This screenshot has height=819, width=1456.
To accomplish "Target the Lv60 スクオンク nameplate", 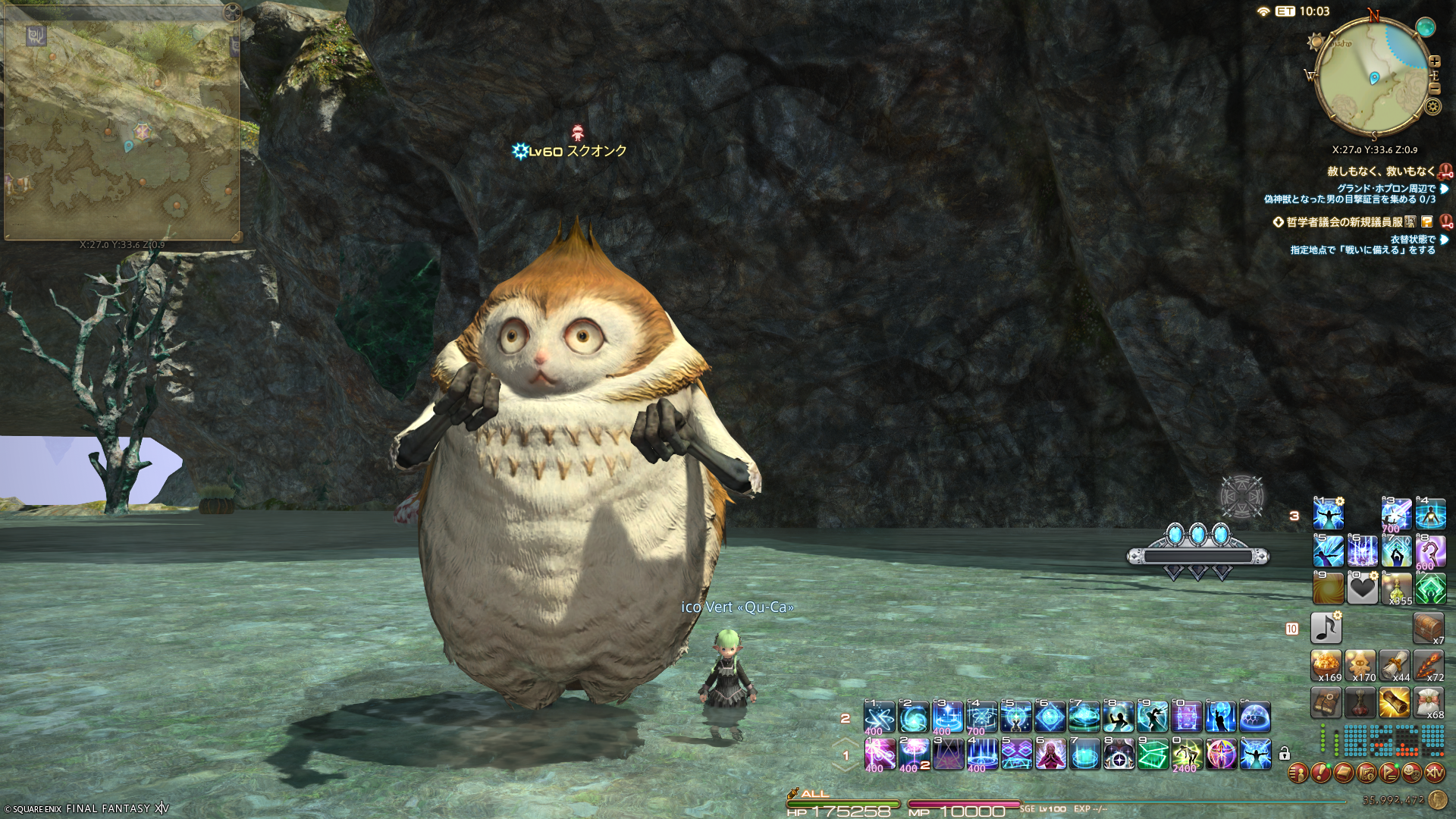I will [576, 151].
